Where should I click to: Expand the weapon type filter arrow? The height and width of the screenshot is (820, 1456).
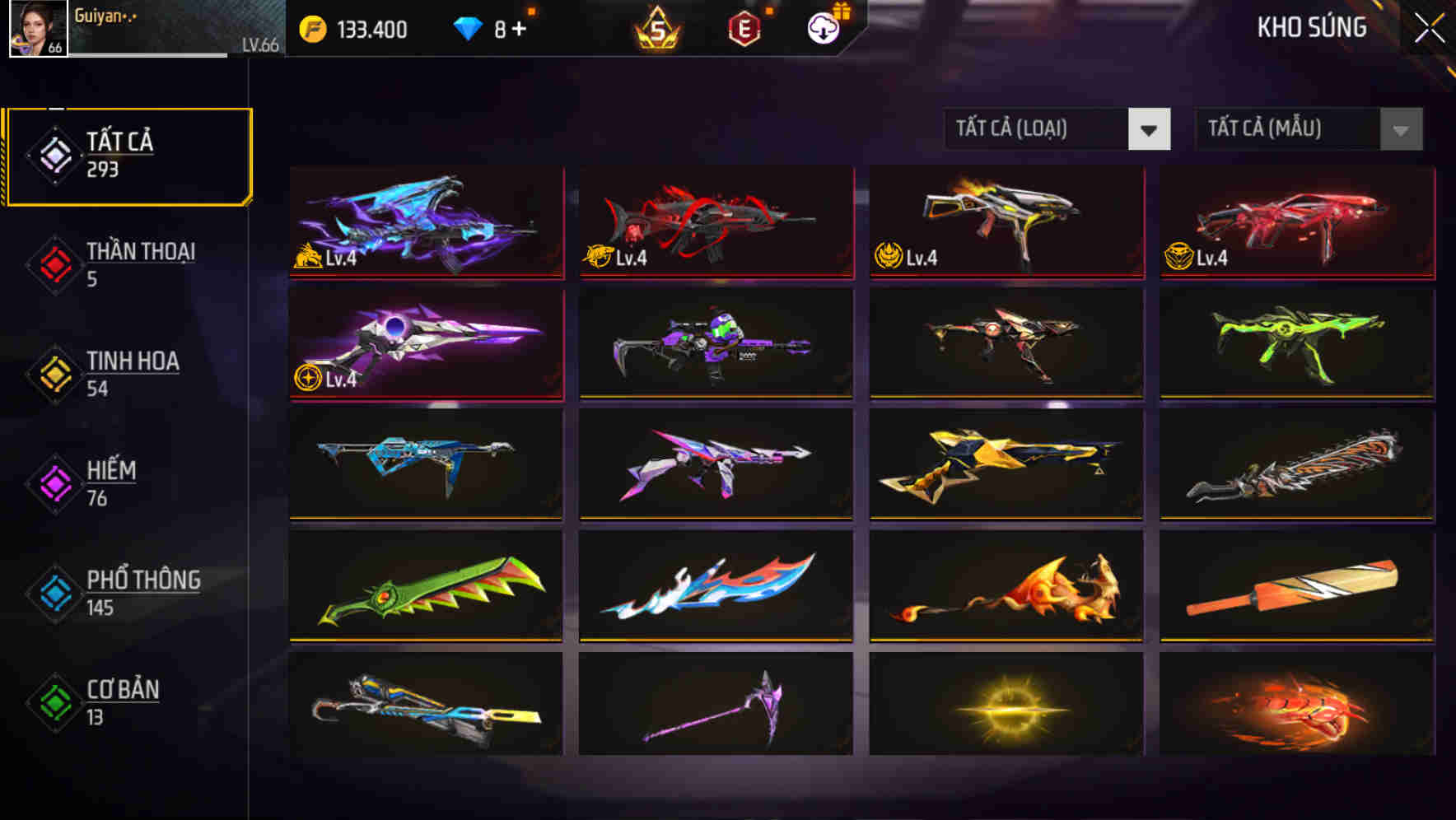[x=1150, y=129]
